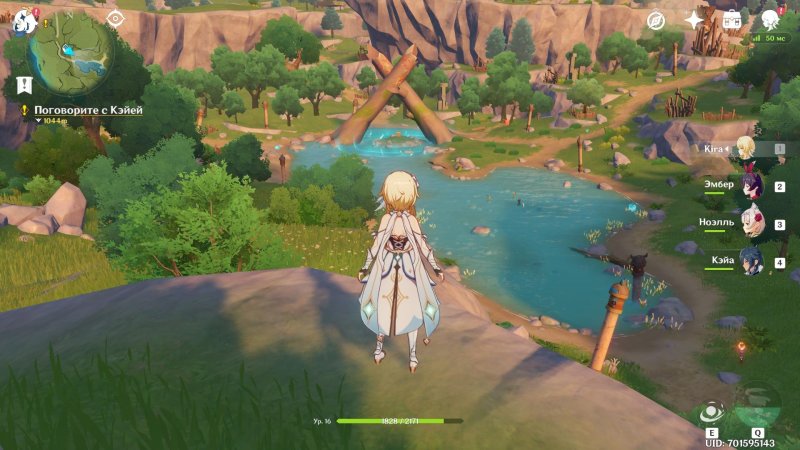Open the character profile head icon
Screen dimensions: 800x450
[770, 20]
